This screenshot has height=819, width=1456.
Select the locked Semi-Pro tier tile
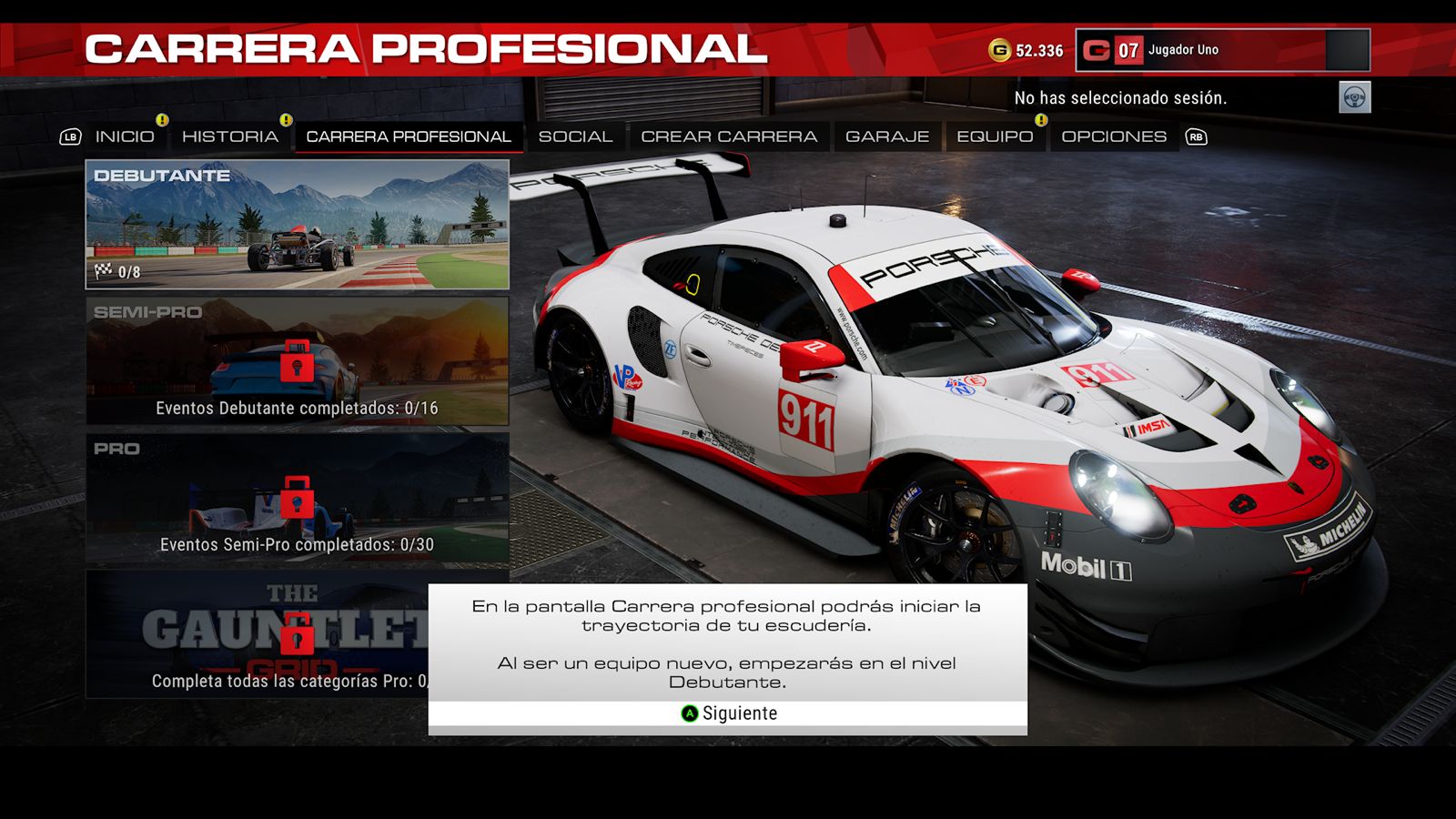click(x=297, y=361)
